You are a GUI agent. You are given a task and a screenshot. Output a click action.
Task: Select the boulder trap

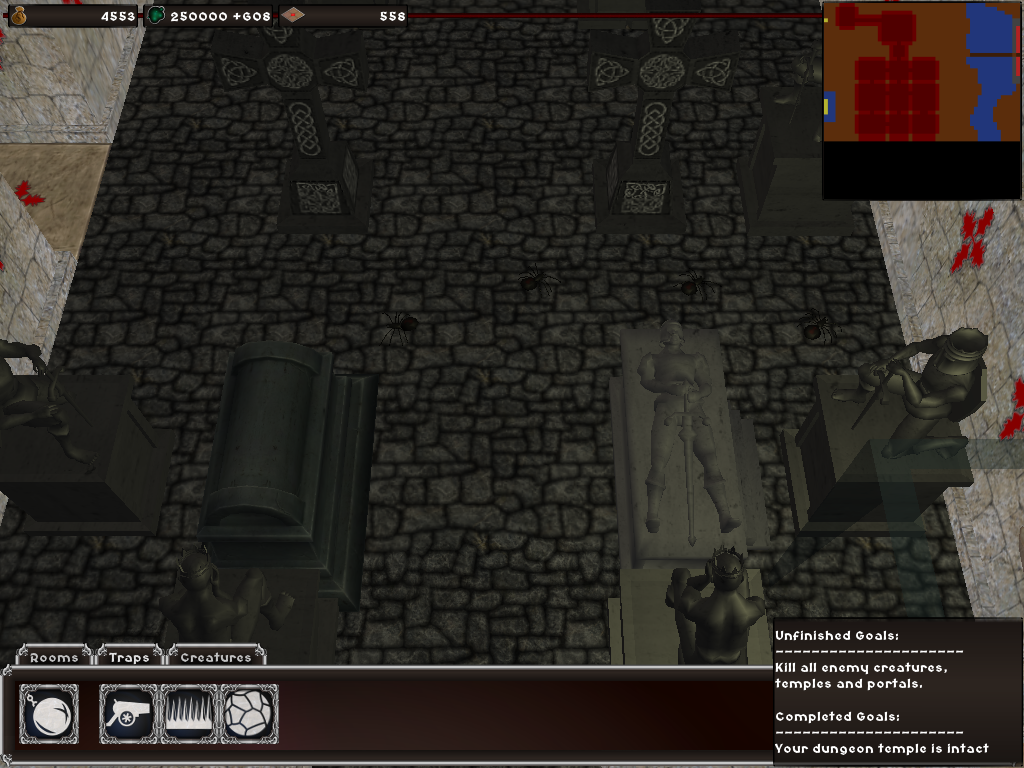point(249,714)
